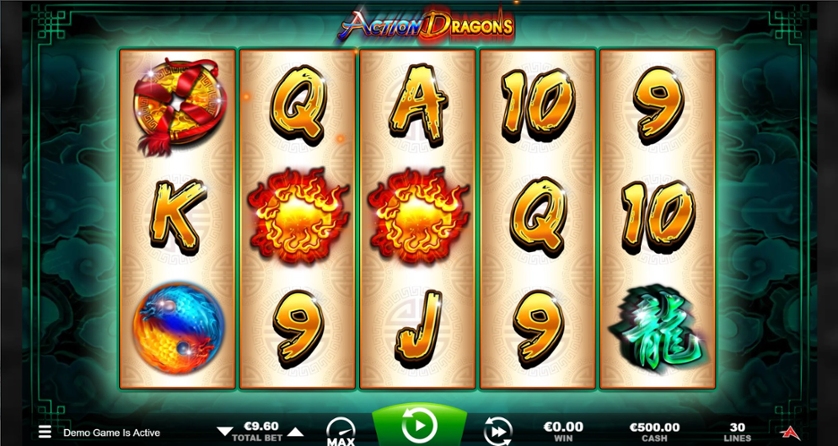Start autoplay with the circular arrows button
Screen dimensions: 838x446
497,431
